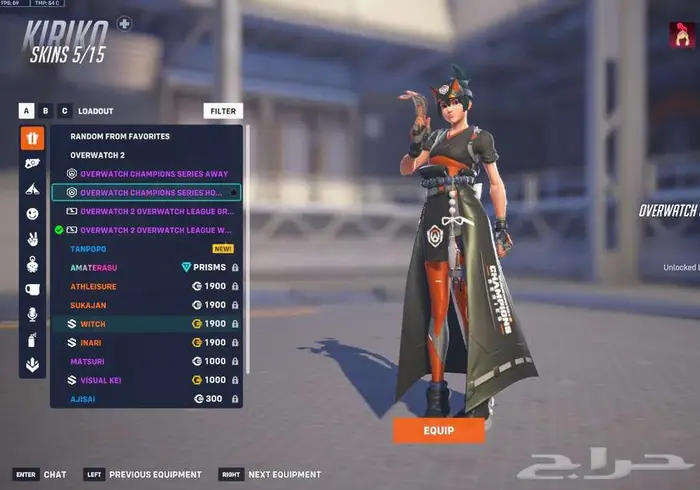
Task: Pick the Visual Kei skin
Action: click(102, 380)
